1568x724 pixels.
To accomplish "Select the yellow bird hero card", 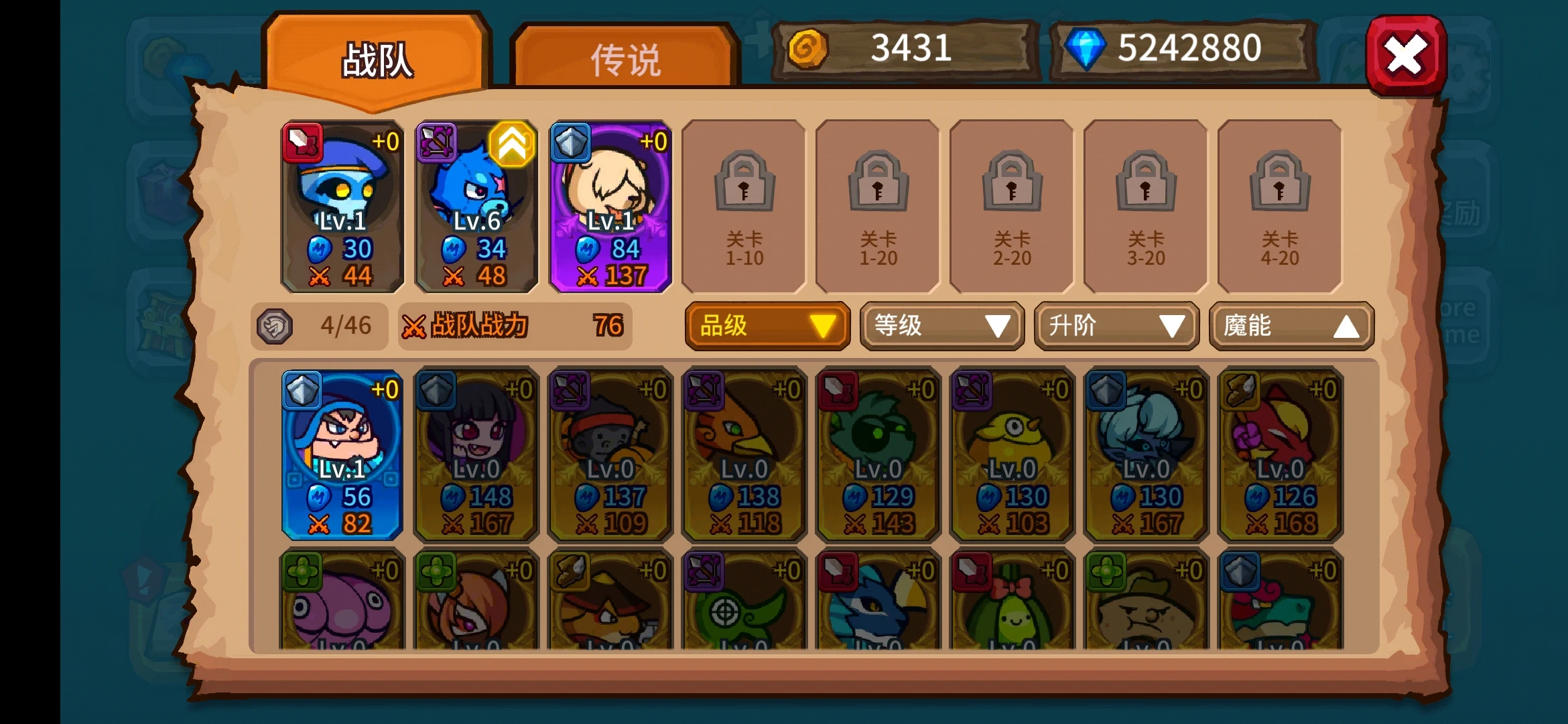I will coord(1012,455).
